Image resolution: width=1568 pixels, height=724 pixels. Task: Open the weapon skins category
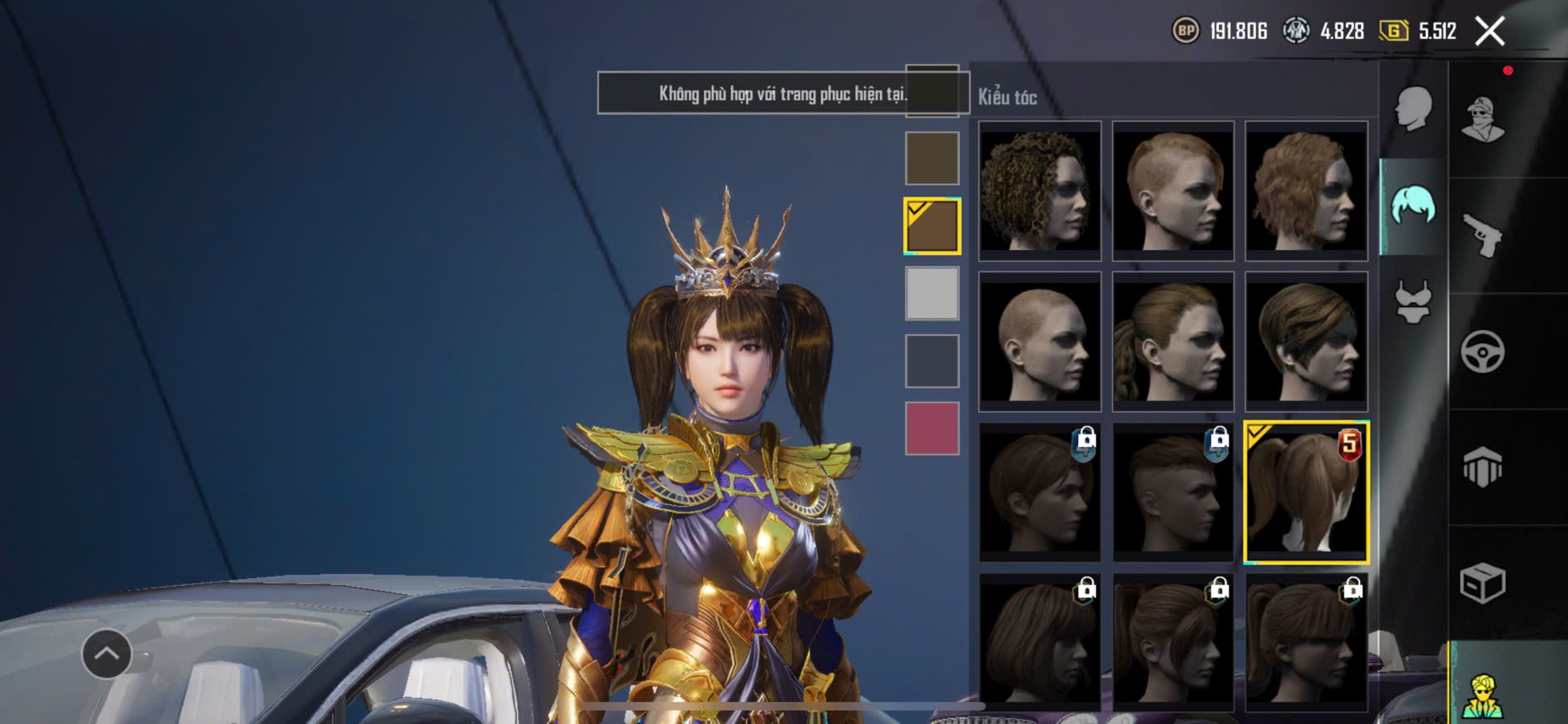click(x=1482, y=236)
